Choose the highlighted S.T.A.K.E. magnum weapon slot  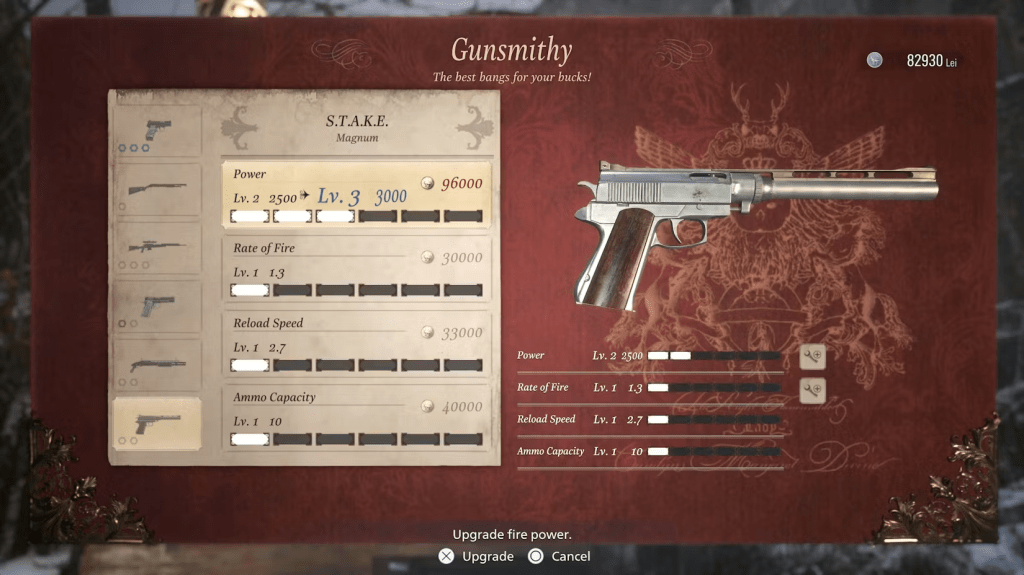157,423
